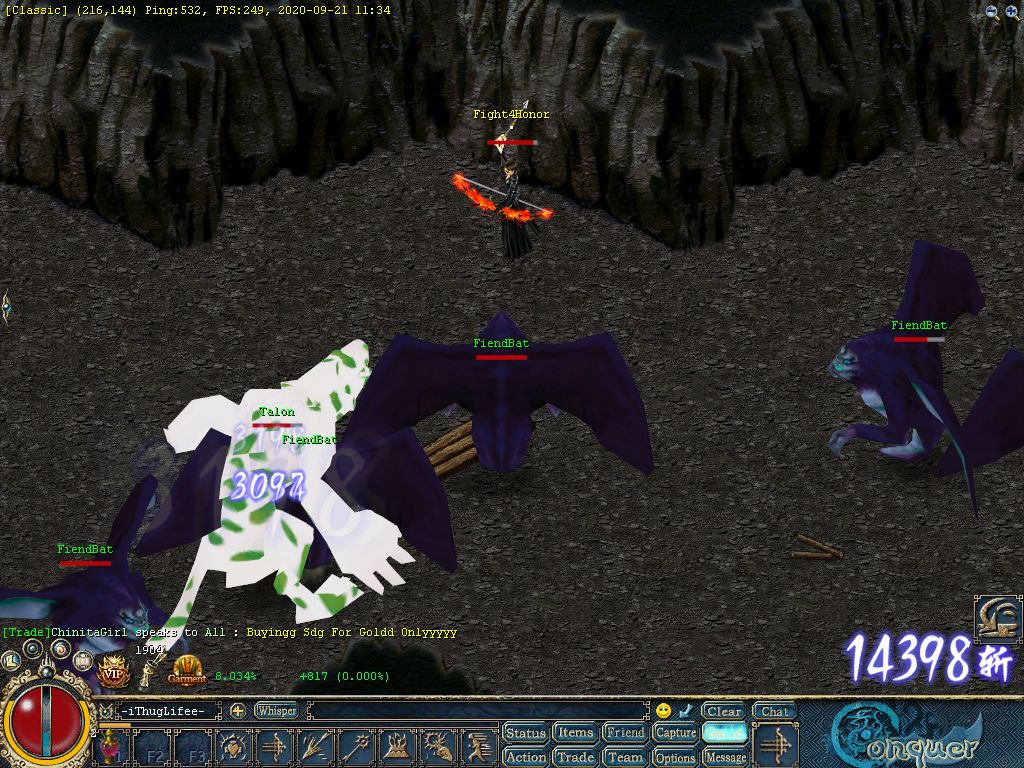Zoom out with the minus magnifier
The height and width of the screenshot is (768, 1024).
click(x=992, y=12)
